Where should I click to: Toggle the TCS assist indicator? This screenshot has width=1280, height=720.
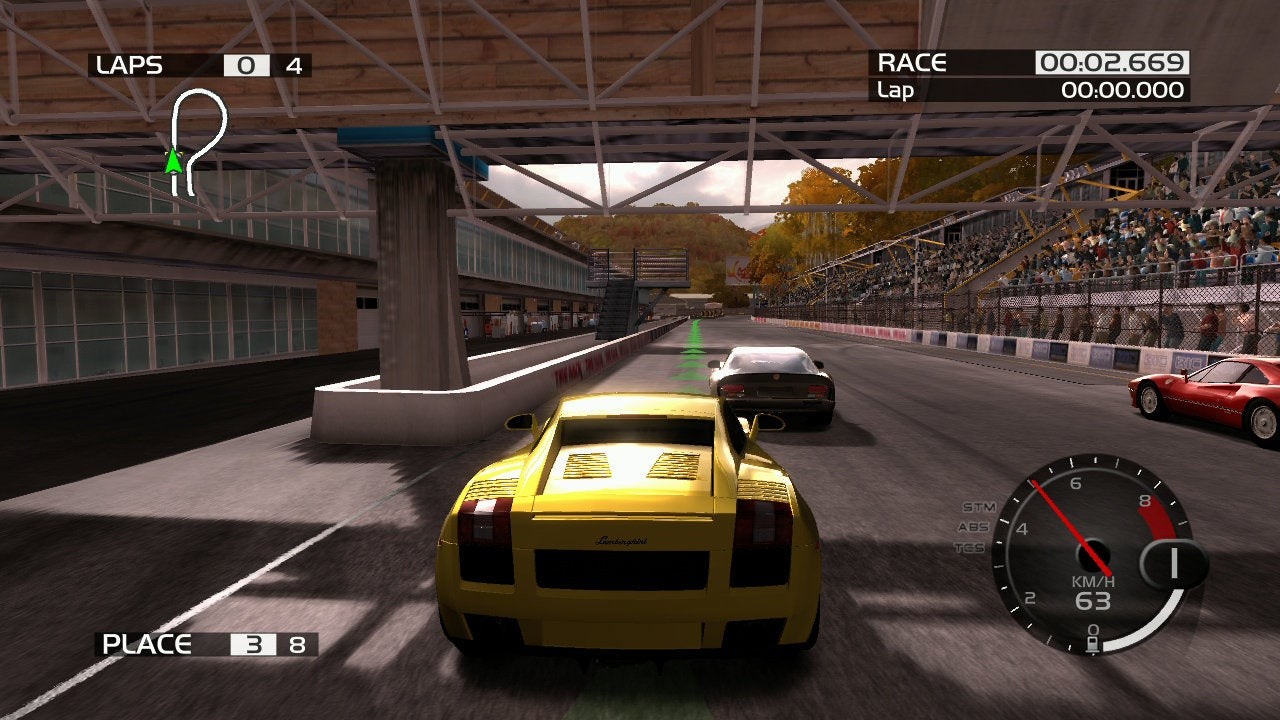969,547
